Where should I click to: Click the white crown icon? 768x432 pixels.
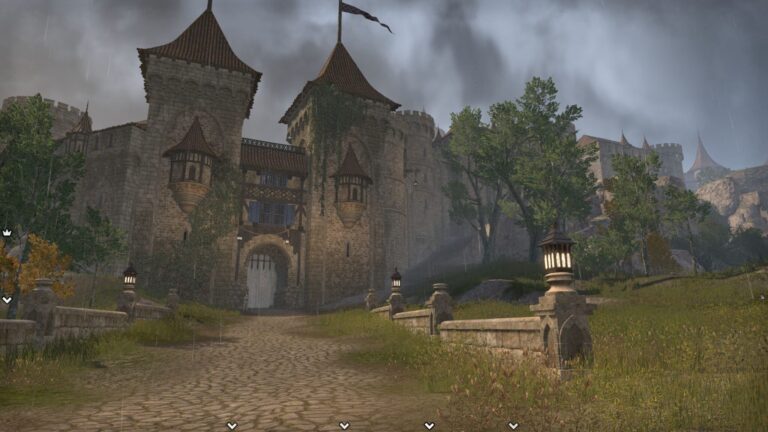[x=6, y=232]
